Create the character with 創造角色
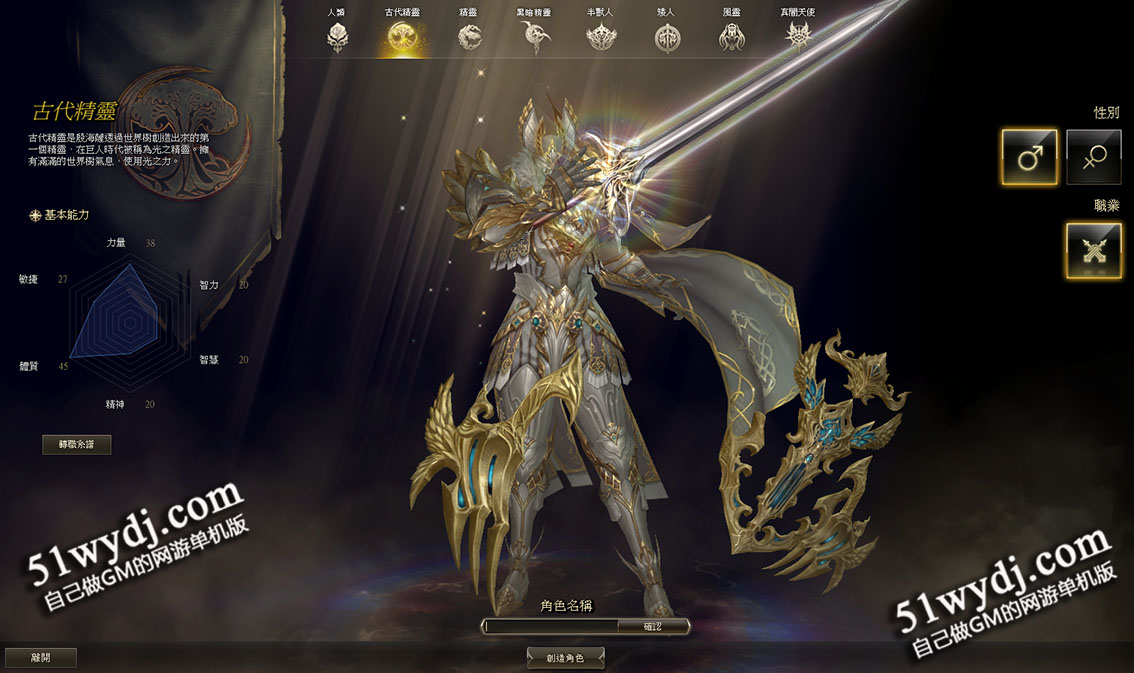Viewport: 1134px width, 673px height. tap(566, 657)
